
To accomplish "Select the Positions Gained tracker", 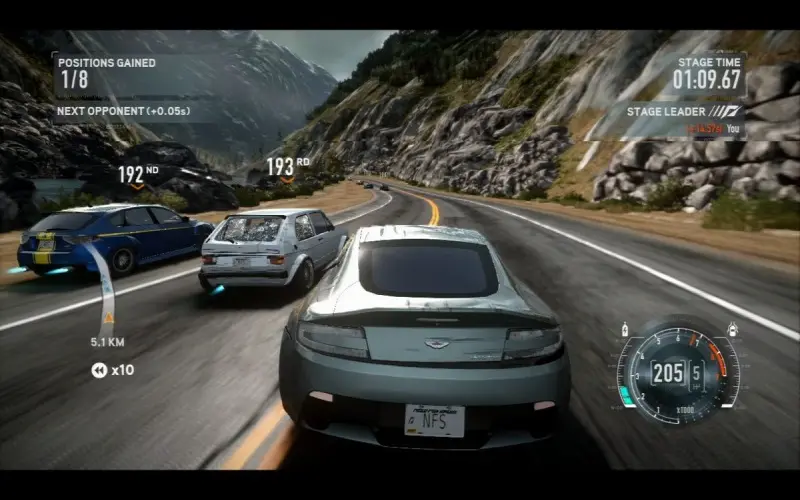I will (x=107, y=71).
